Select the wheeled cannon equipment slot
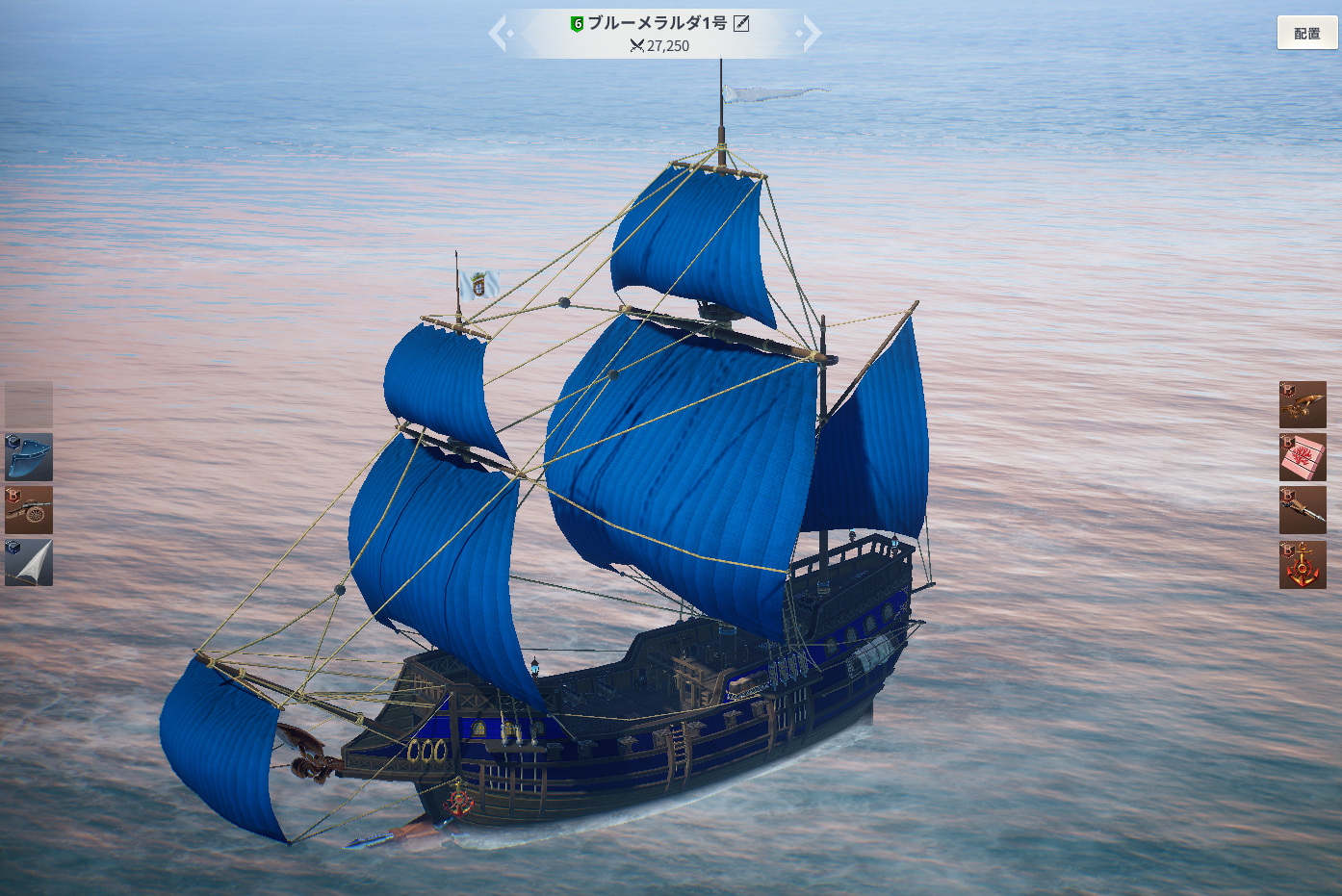This screenshot has width=1342, height=896. 29,510
